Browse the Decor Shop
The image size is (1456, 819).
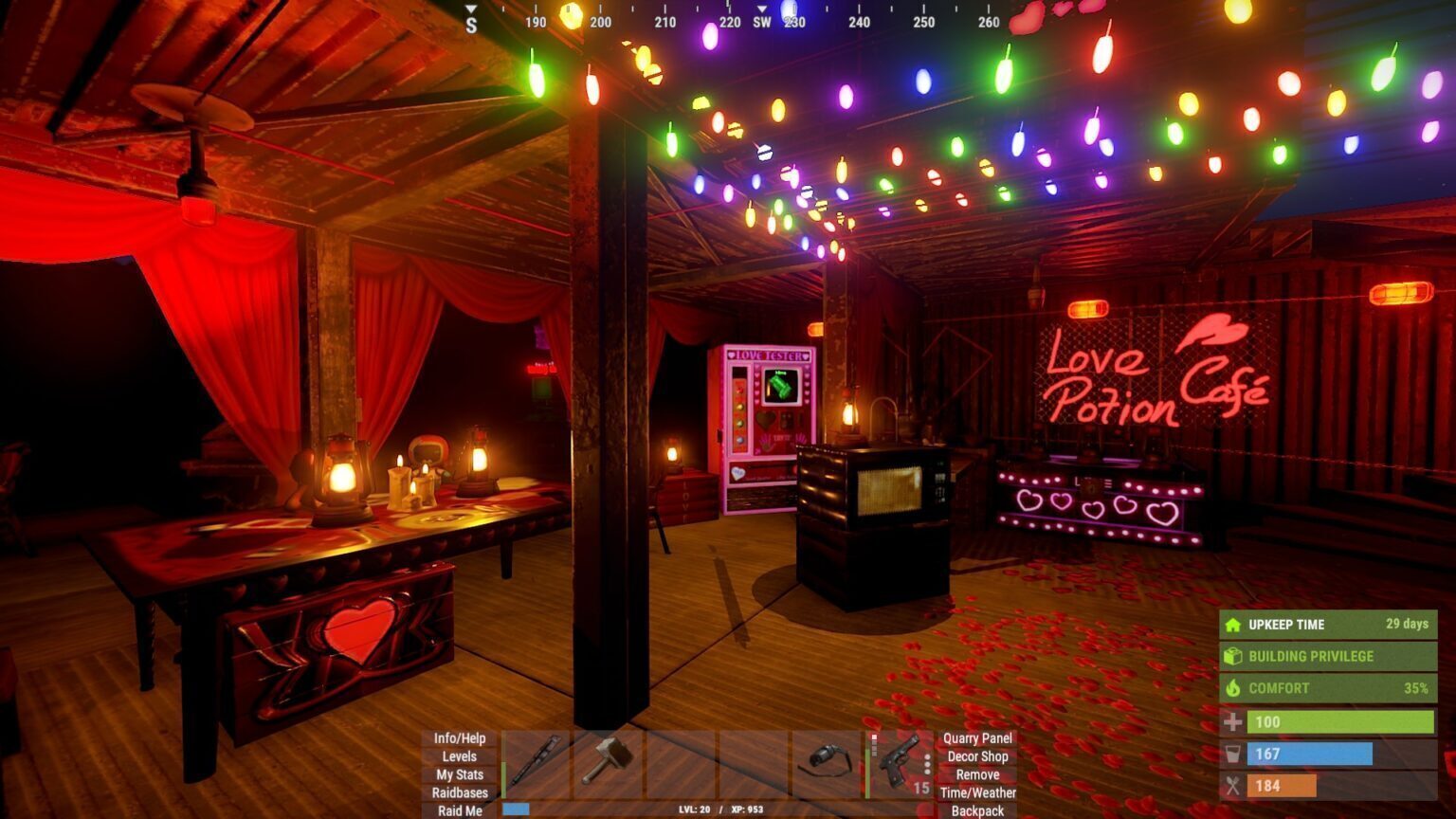(x=977, y=756)
